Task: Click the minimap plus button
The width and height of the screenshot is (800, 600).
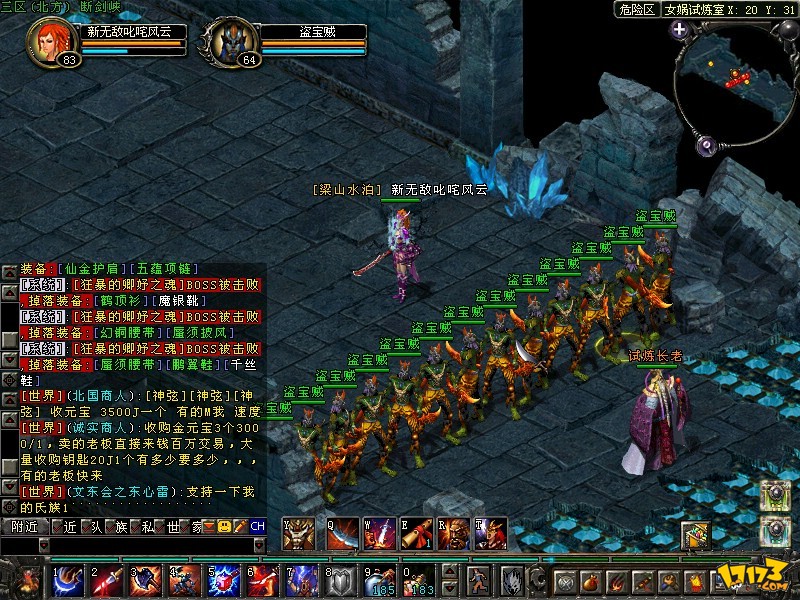Action: (680, 30)
